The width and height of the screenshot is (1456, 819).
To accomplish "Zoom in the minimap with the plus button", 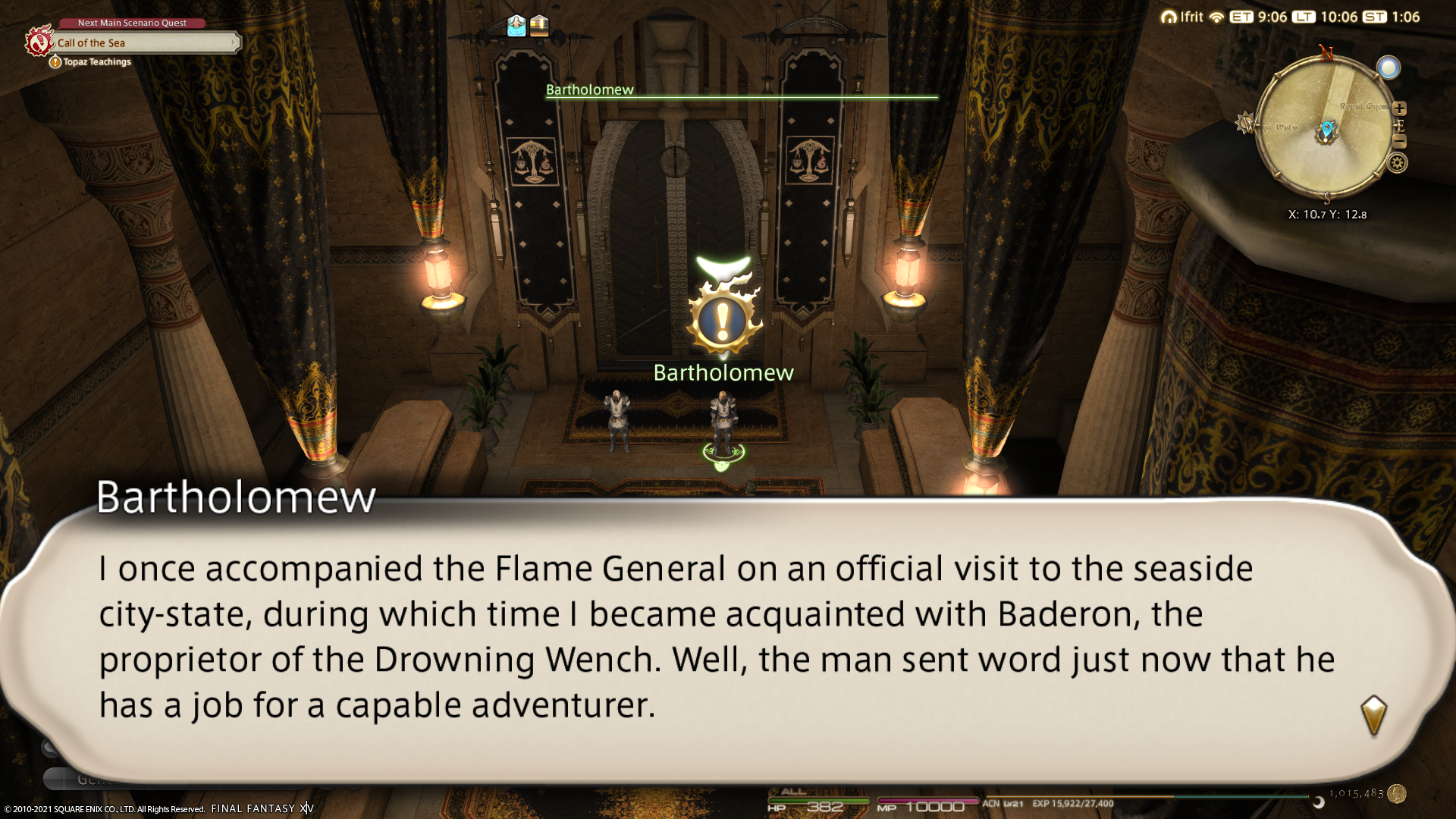I will [x=1400, y=108].
